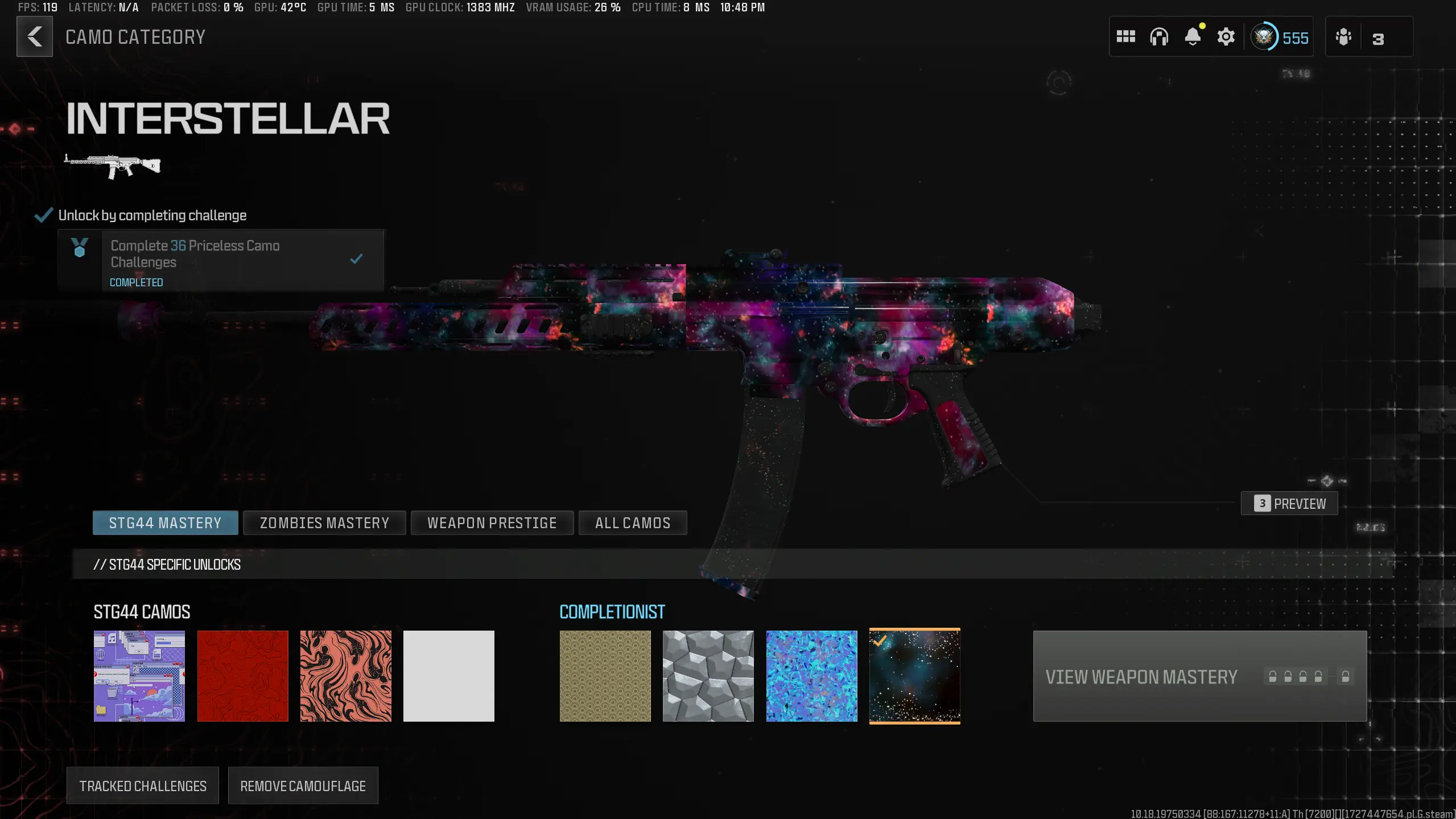Image resolution: width=1456 pixels, height=819 pixels.
Task: Click the grid menu icon at top right
Action: (x=1126, y=36)
